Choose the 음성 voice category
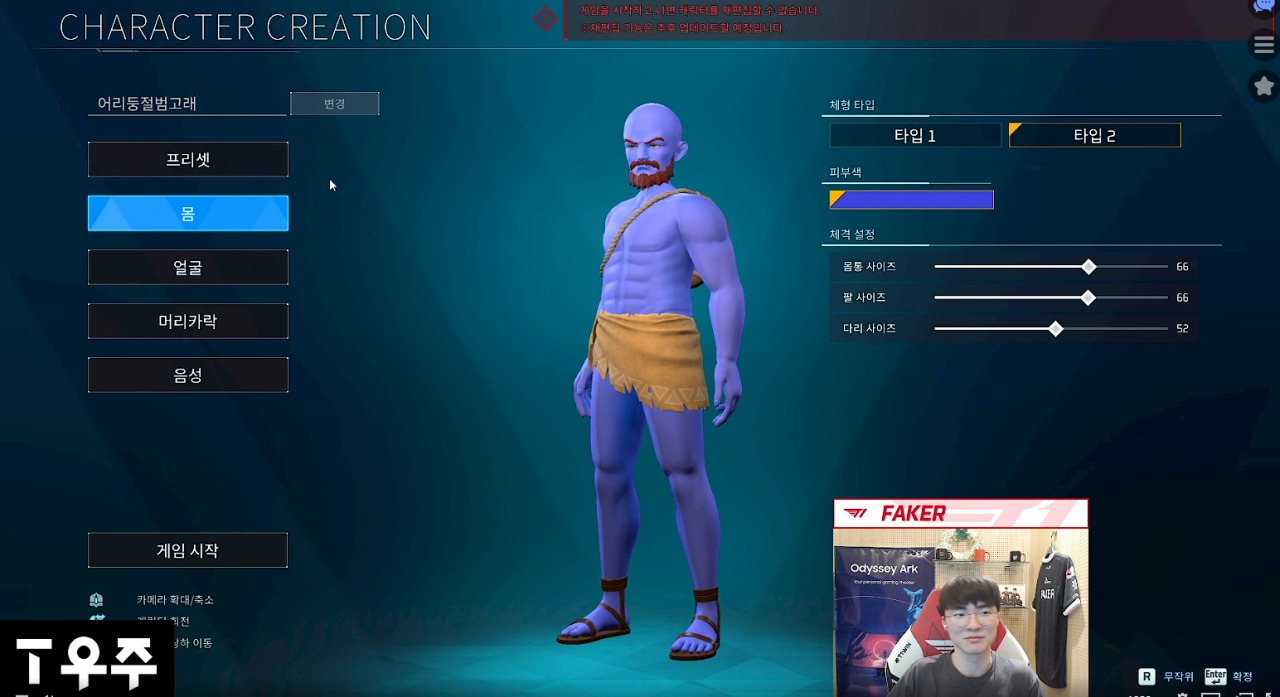 pos(188,376)
